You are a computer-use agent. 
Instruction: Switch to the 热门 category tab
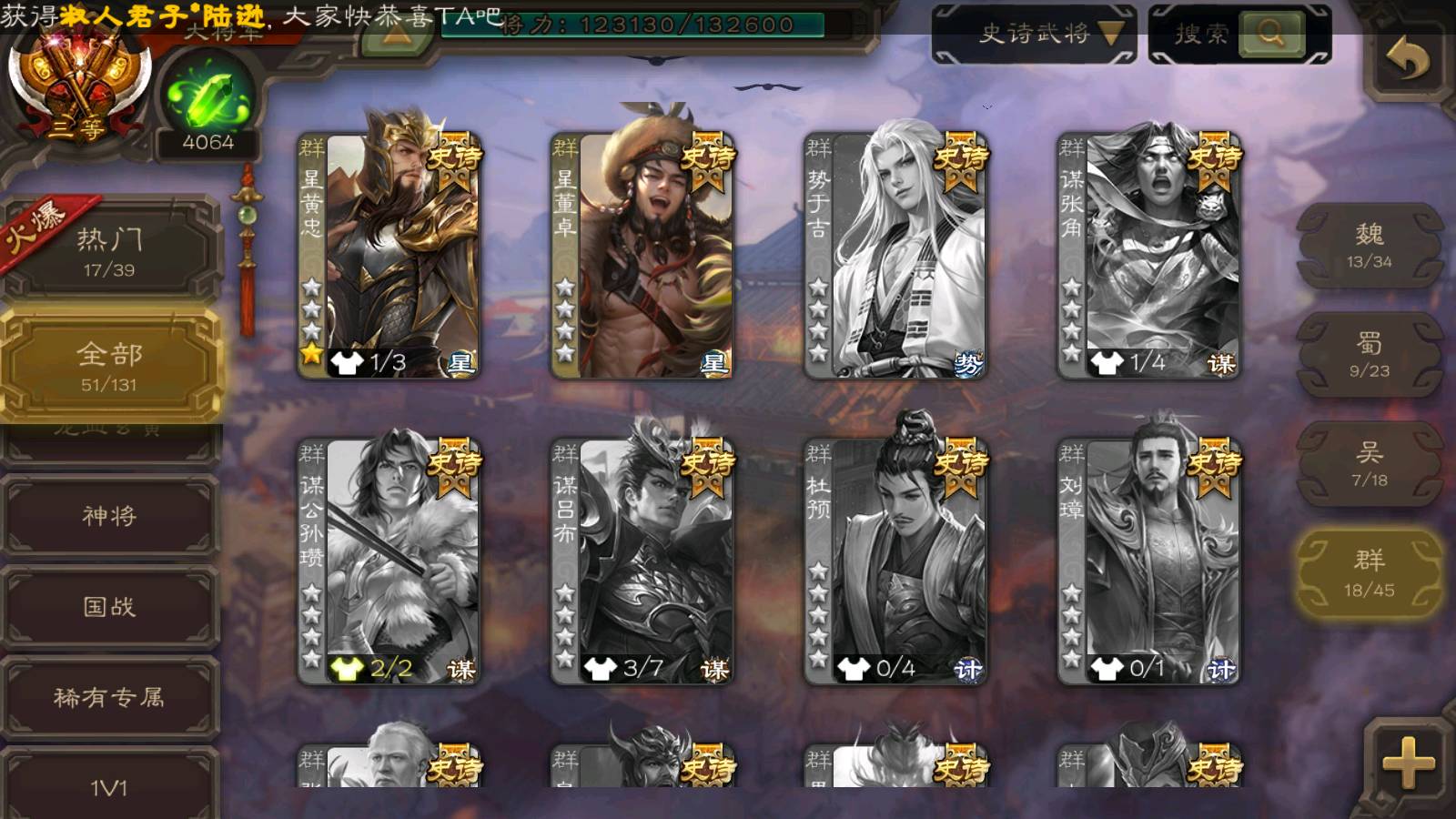109,251
